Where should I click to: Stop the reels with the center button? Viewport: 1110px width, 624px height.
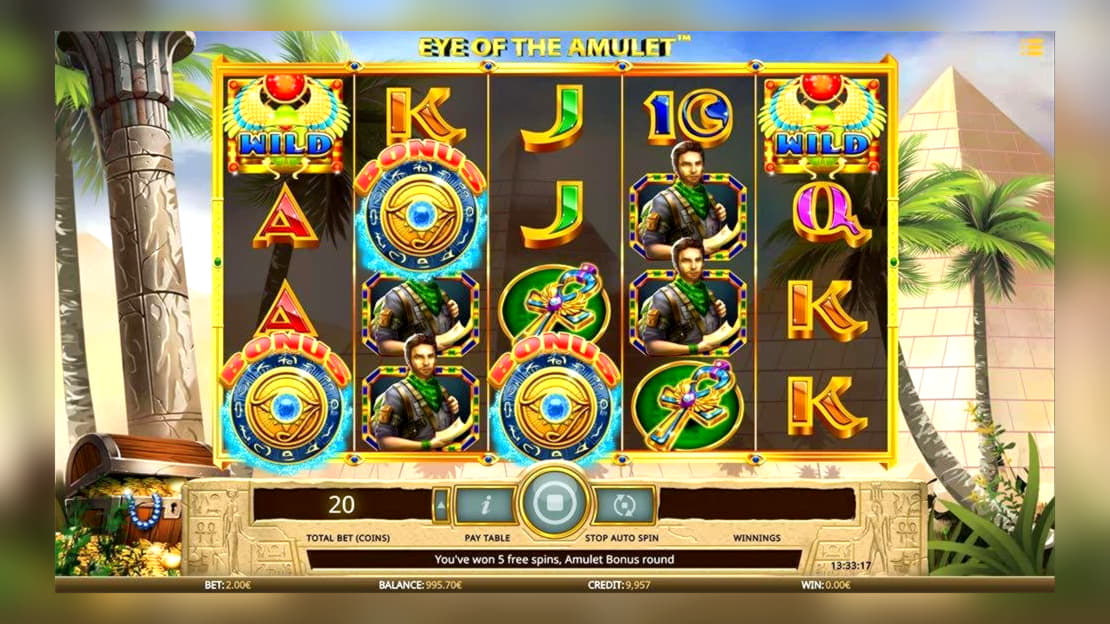coord(553,503)
